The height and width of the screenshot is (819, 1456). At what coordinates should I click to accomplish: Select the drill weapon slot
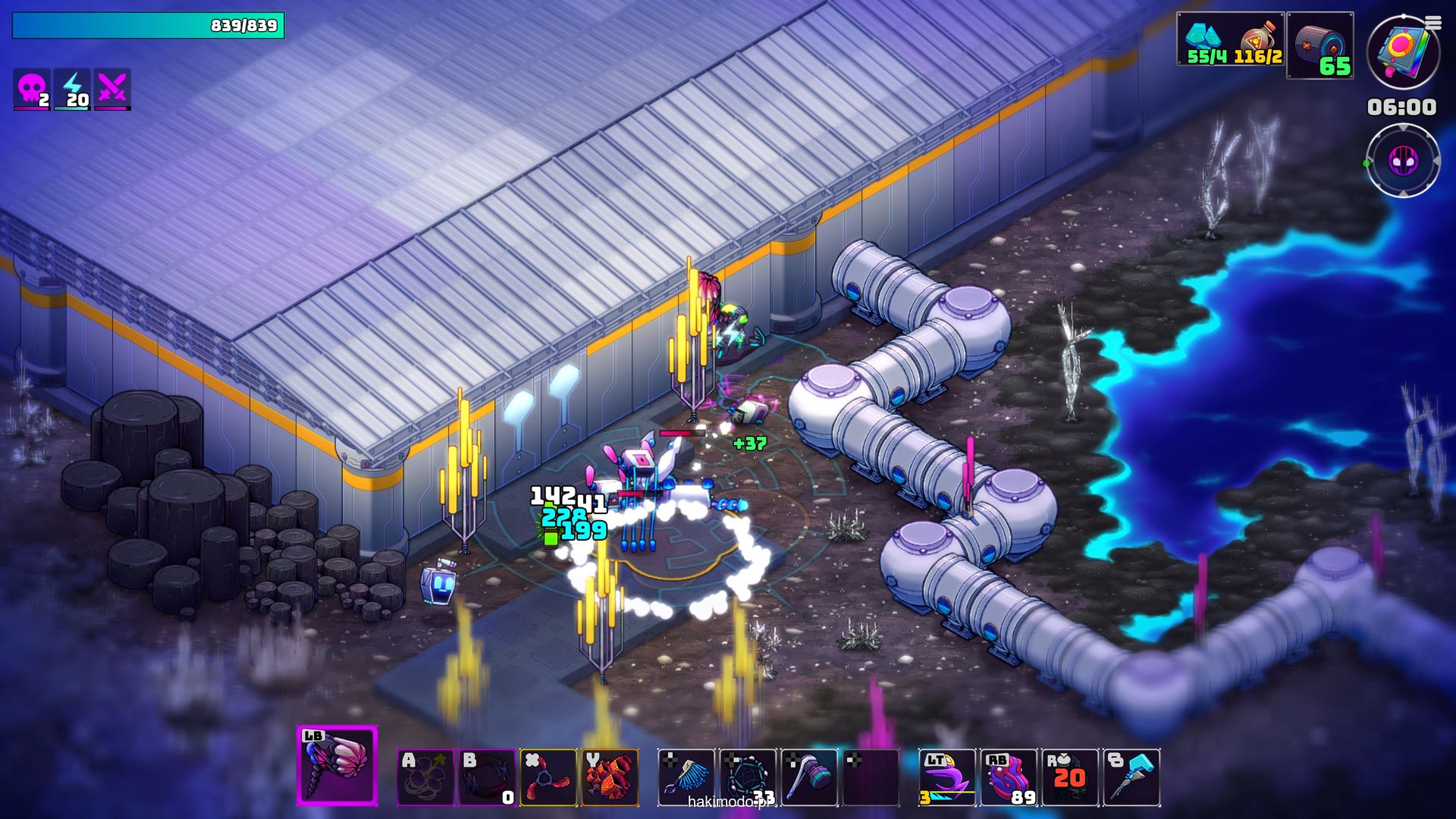337,765
